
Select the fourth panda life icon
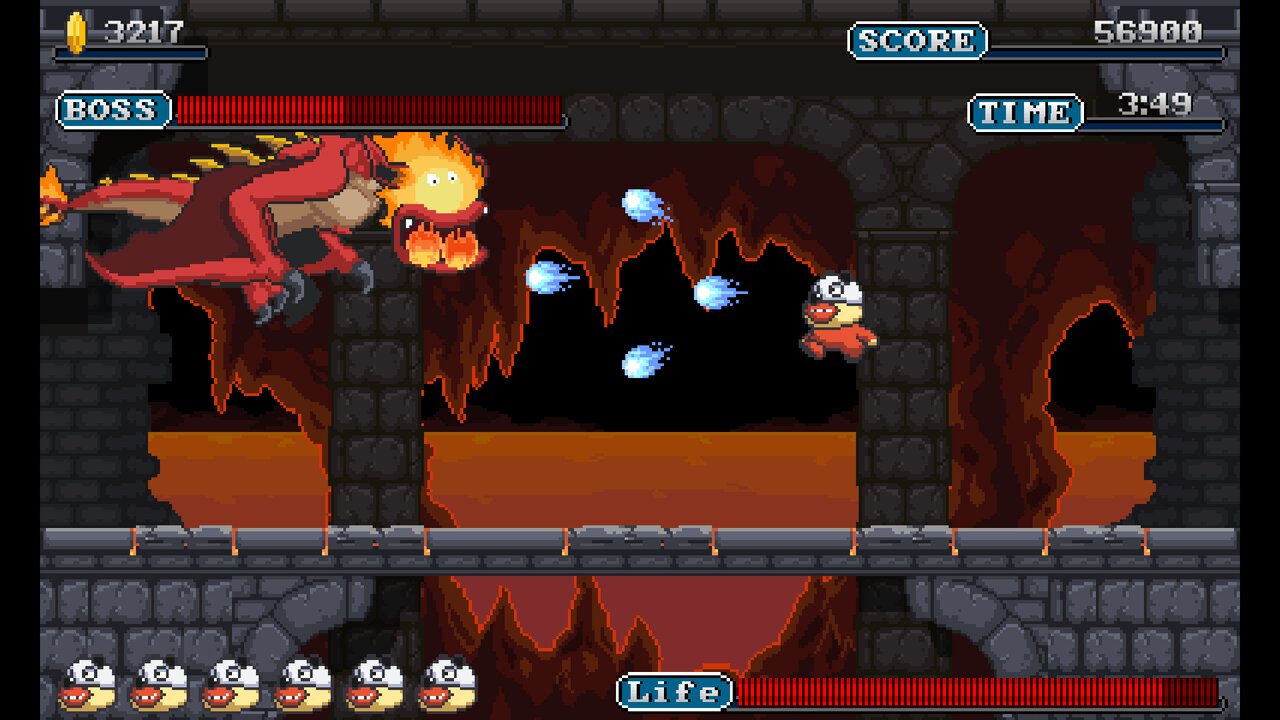(x=300, y=684)
